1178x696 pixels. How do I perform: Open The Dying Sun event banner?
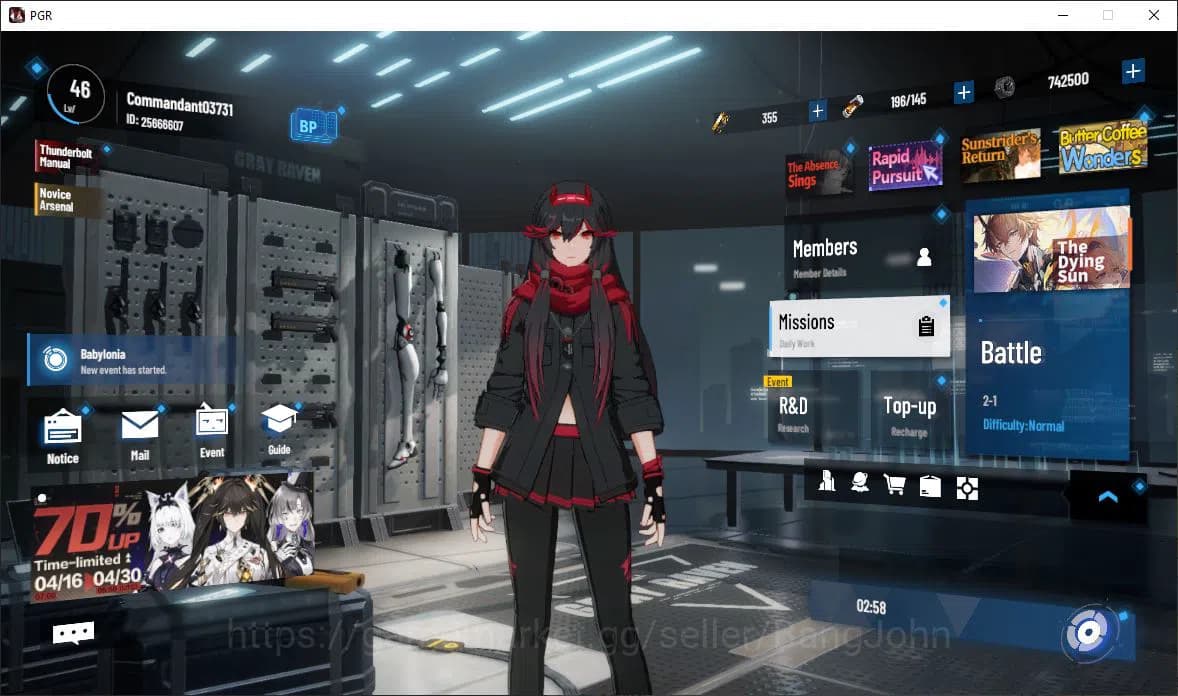click(1051, 251)
